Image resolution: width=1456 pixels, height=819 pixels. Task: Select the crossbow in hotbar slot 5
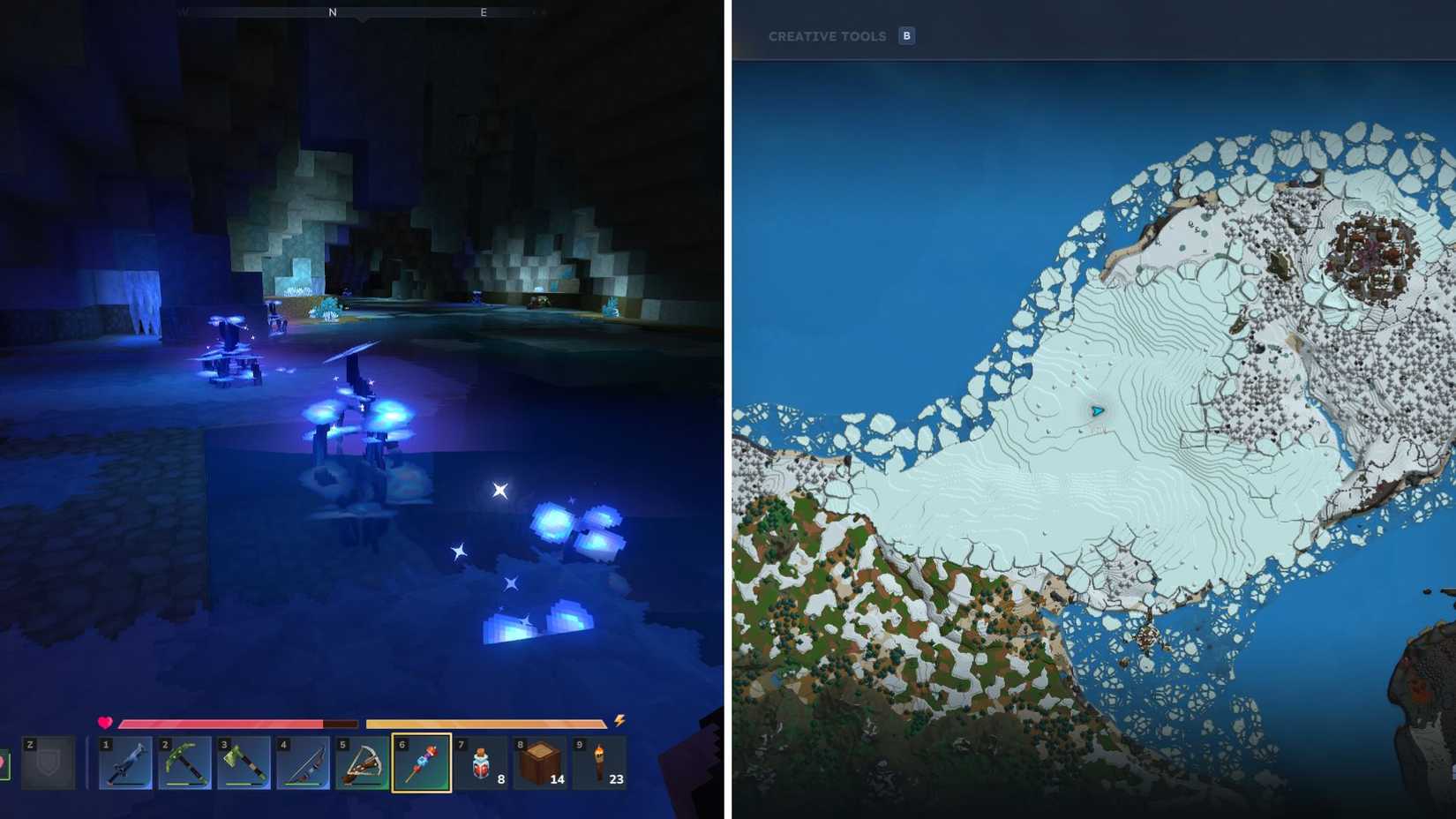pos(361,761)
